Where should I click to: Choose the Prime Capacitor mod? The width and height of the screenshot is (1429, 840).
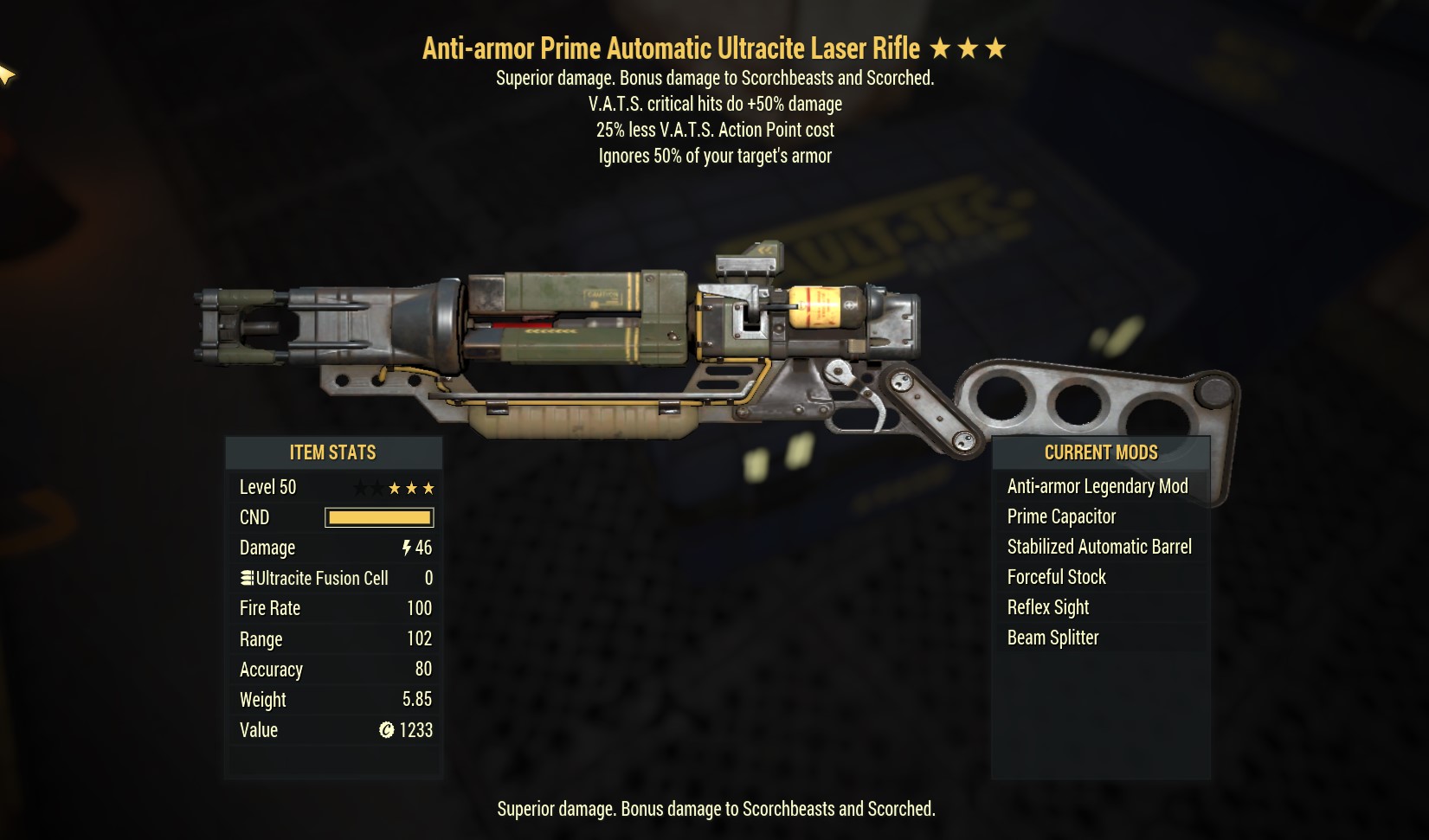click(x=1061, y=517)
